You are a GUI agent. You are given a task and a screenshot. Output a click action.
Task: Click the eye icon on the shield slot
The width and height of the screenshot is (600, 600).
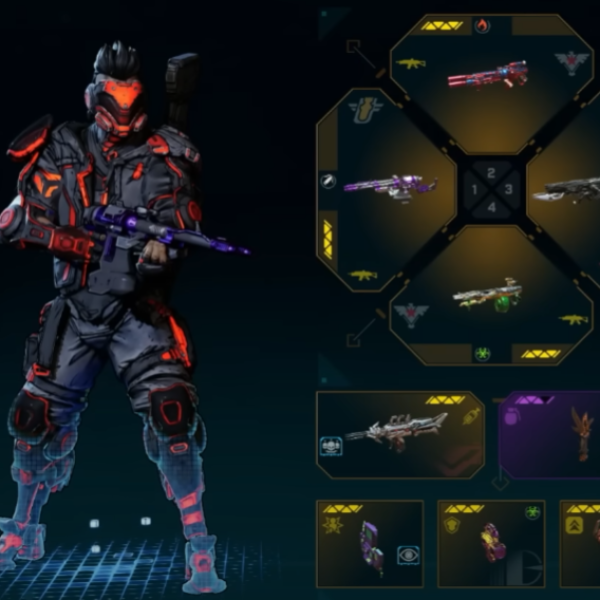pos(408,553)
